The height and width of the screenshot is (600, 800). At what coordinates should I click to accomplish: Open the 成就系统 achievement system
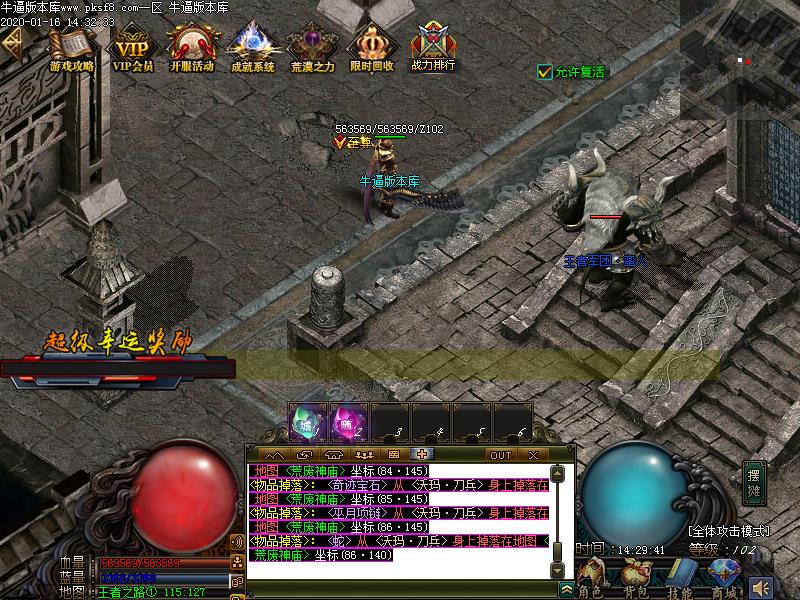tap(252, 48)
